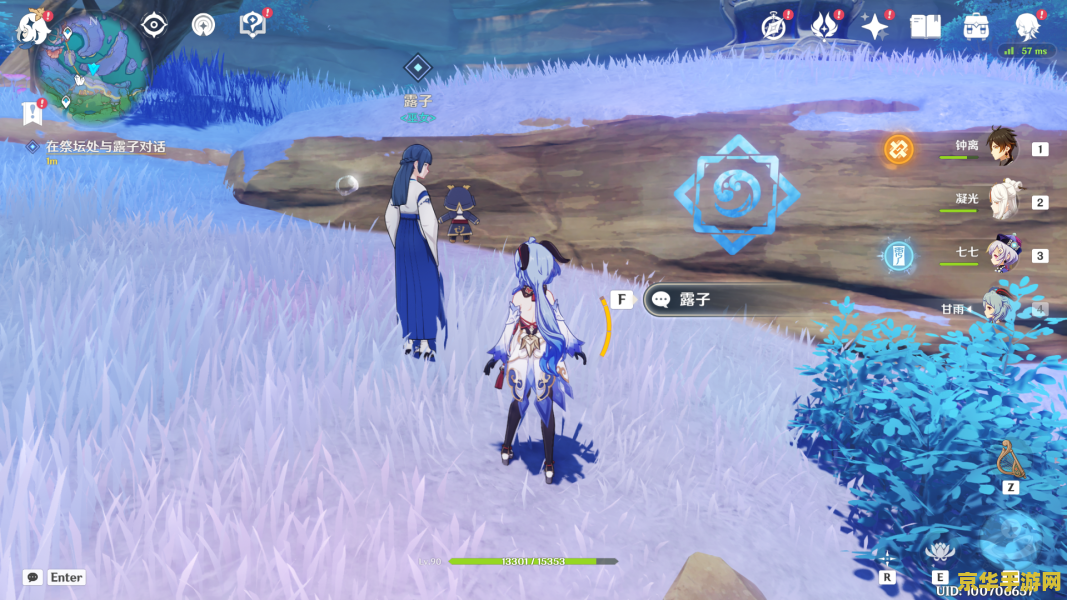Open the chat speech bubble icon
This screenshot has width=1067, height=600.
(x=33, y=577)
